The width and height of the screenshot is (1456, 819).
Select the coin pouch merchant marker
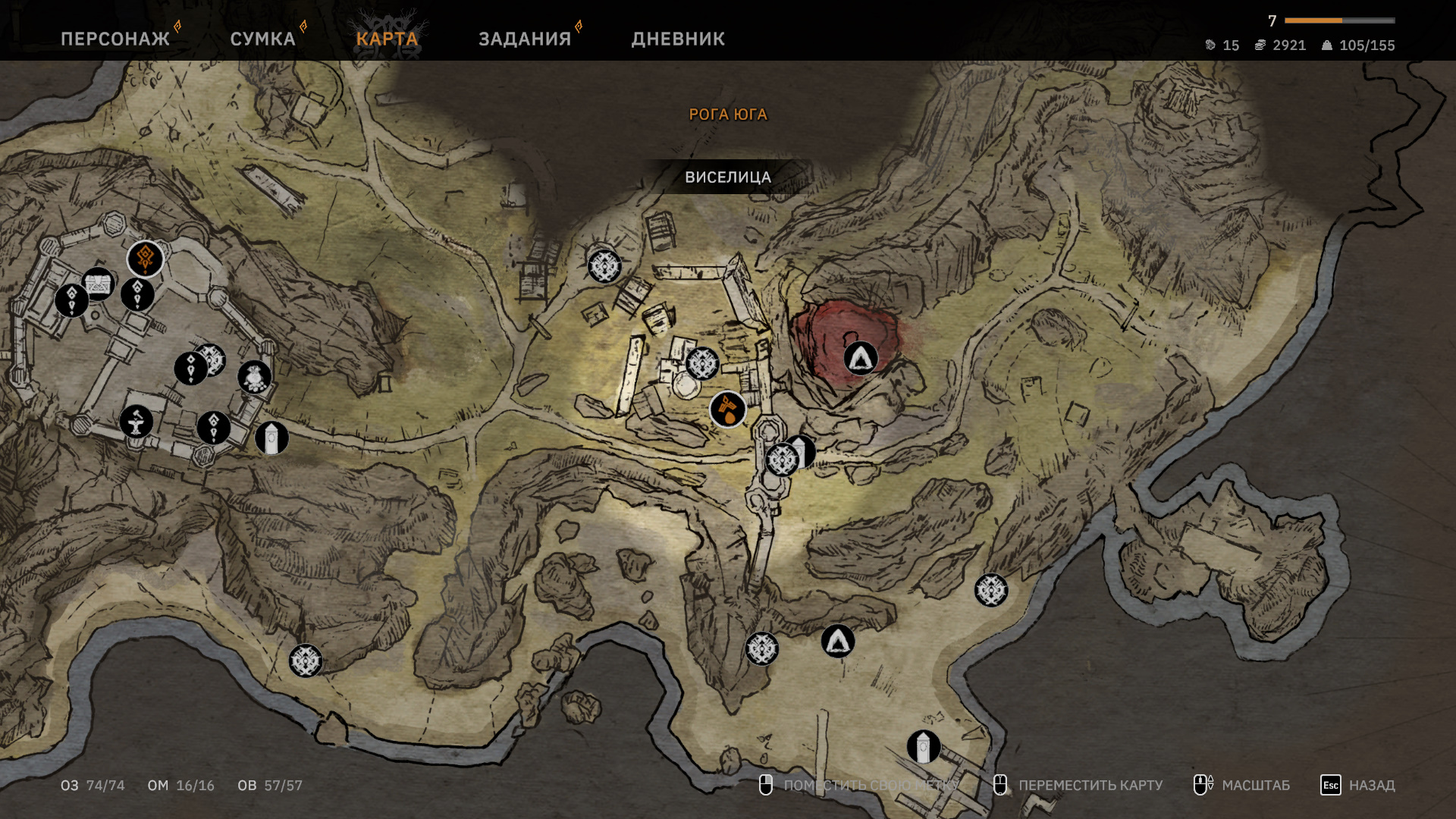(255, 377)
